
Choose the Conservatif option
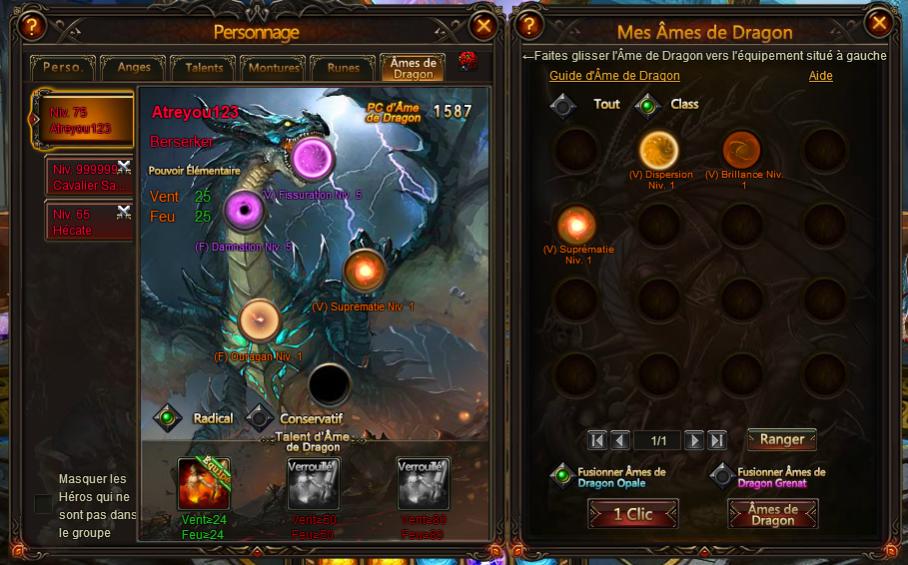click(x=260, y=418)
